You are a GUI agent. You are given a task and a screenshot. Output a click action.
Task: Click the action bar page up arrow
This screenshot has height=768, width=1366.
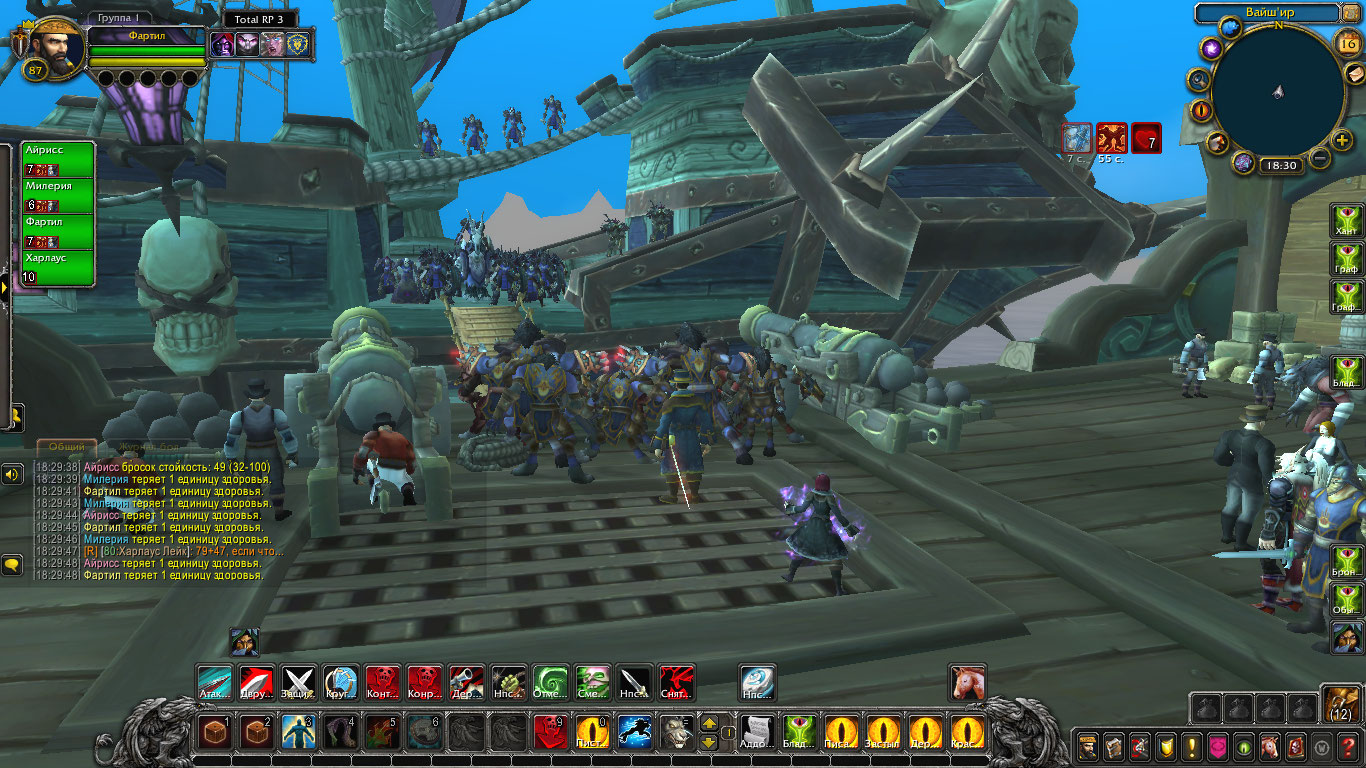click(x=709, y=723)
